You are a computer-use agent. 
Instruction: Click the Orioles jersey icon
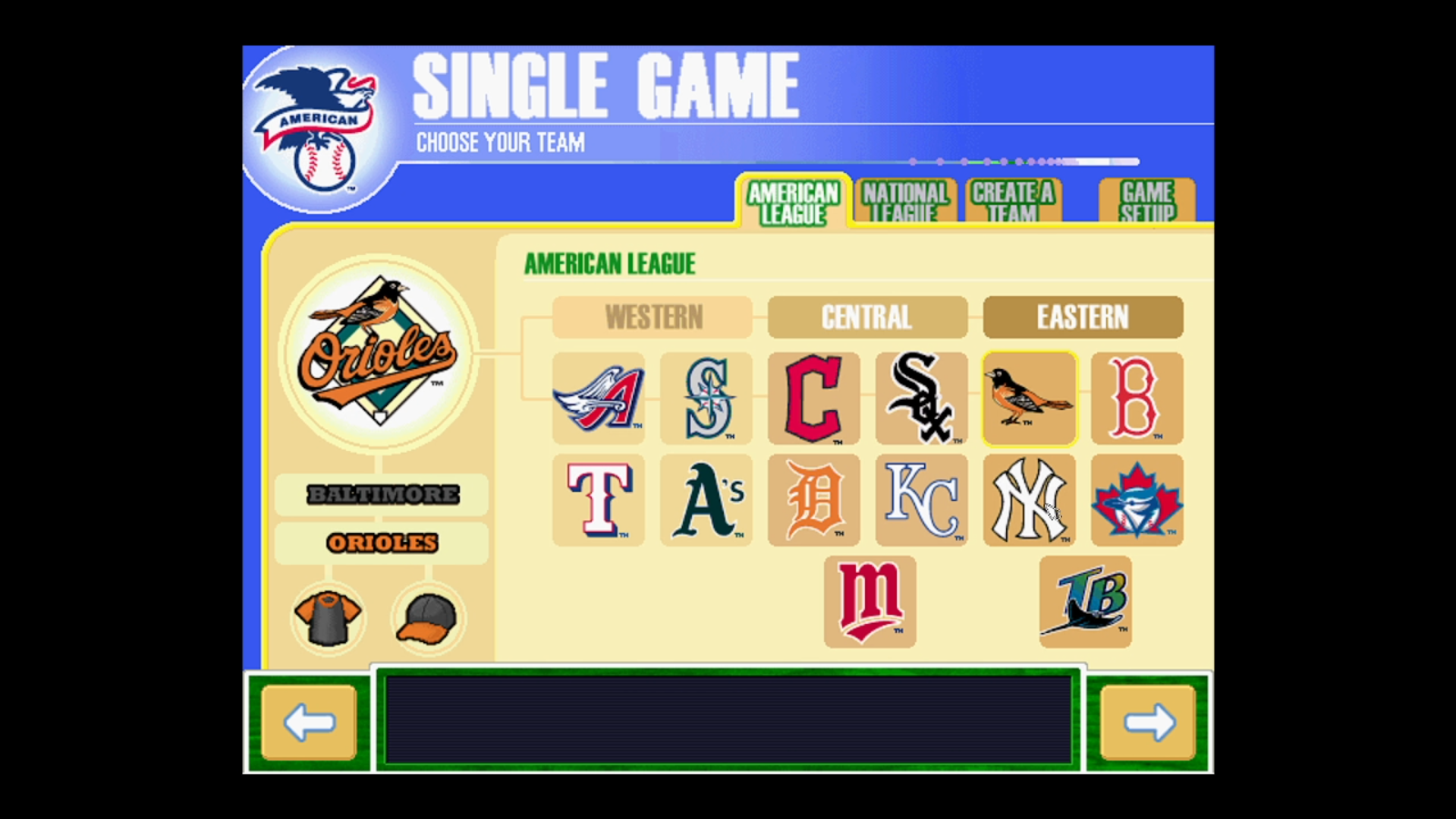(328, 616)
